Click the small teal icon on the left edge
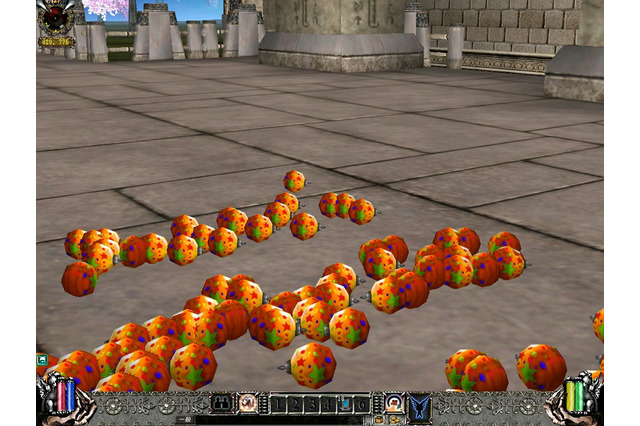Viewport: 640px width, 426px height. [x=42, y=359]
